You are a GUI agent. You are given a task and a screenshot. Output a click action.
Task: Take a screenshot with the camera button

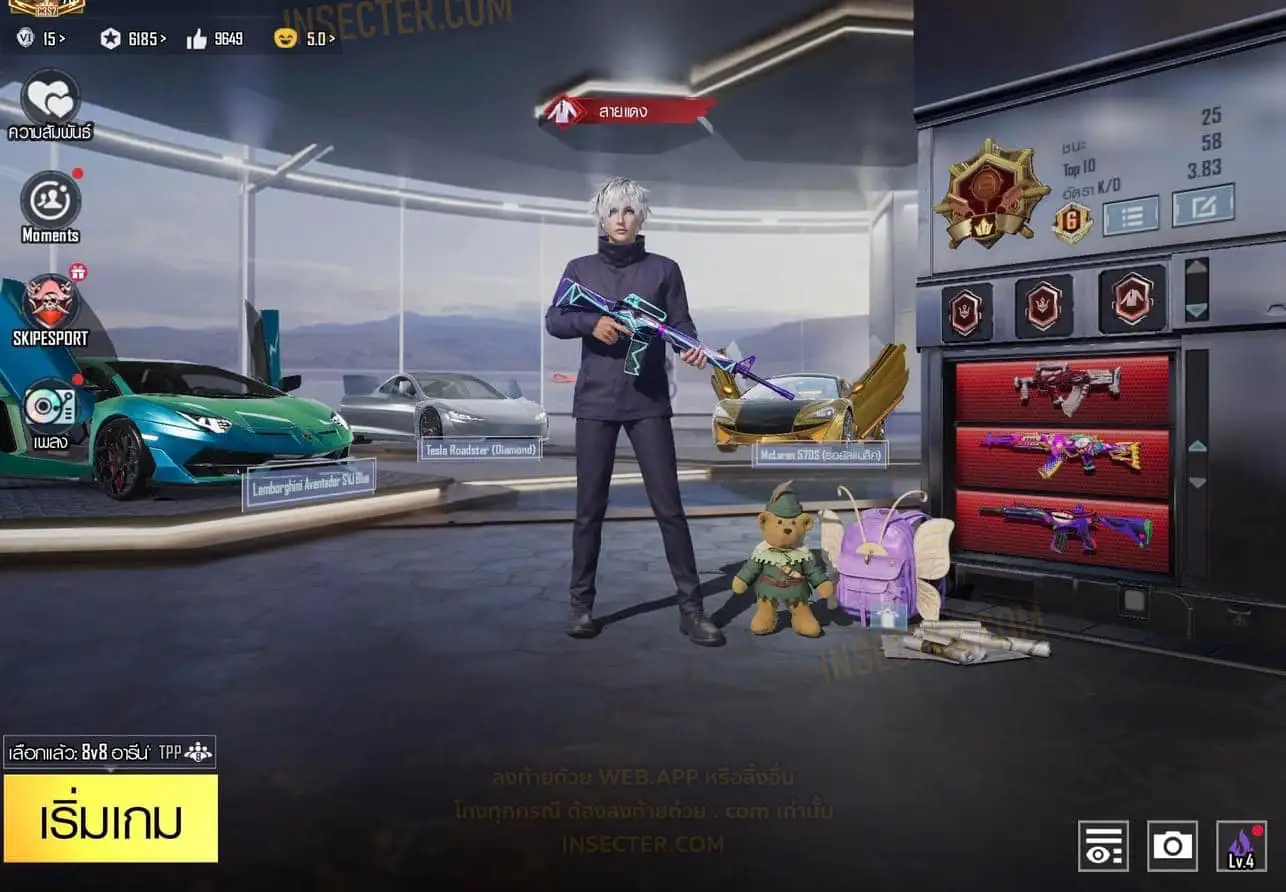click(1172, 846)
